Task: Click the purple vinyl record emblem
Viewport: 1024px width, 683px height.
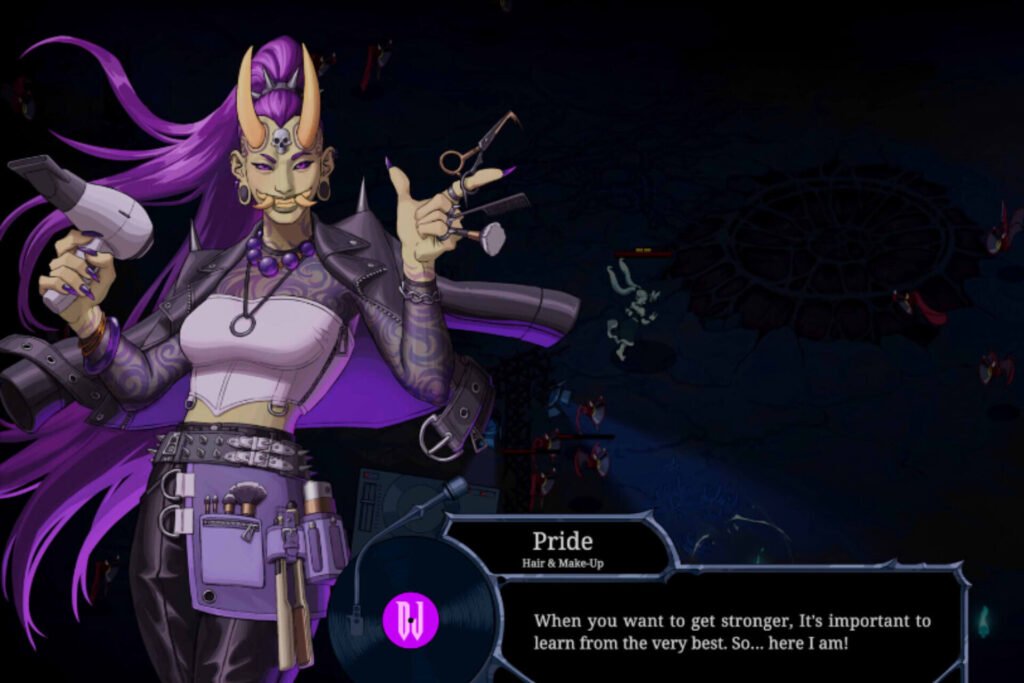Action: coord(411,620)
